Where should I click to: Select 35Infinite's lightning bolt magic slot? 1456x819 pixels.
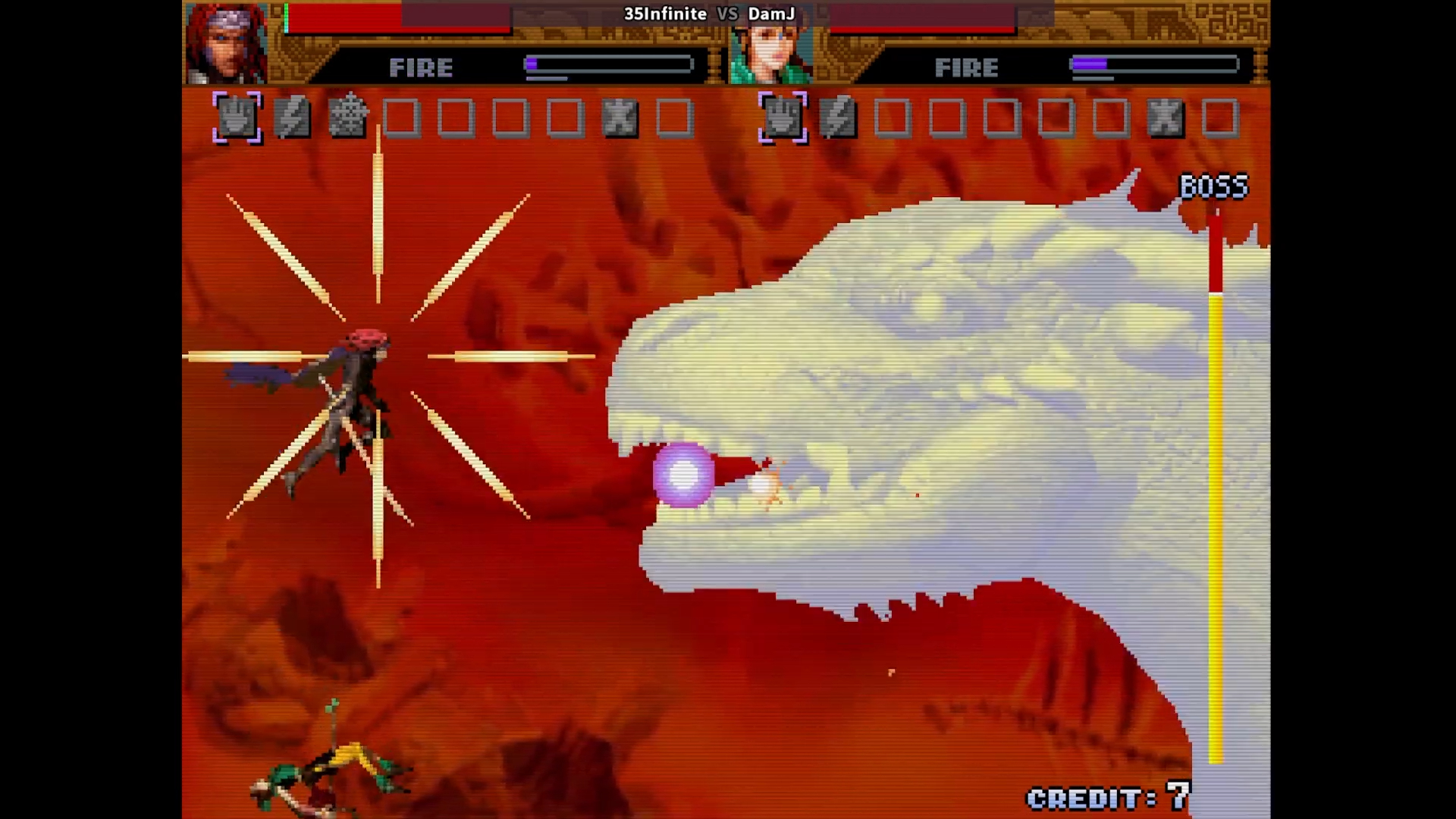pyautogui.click(x=292, y=118)
